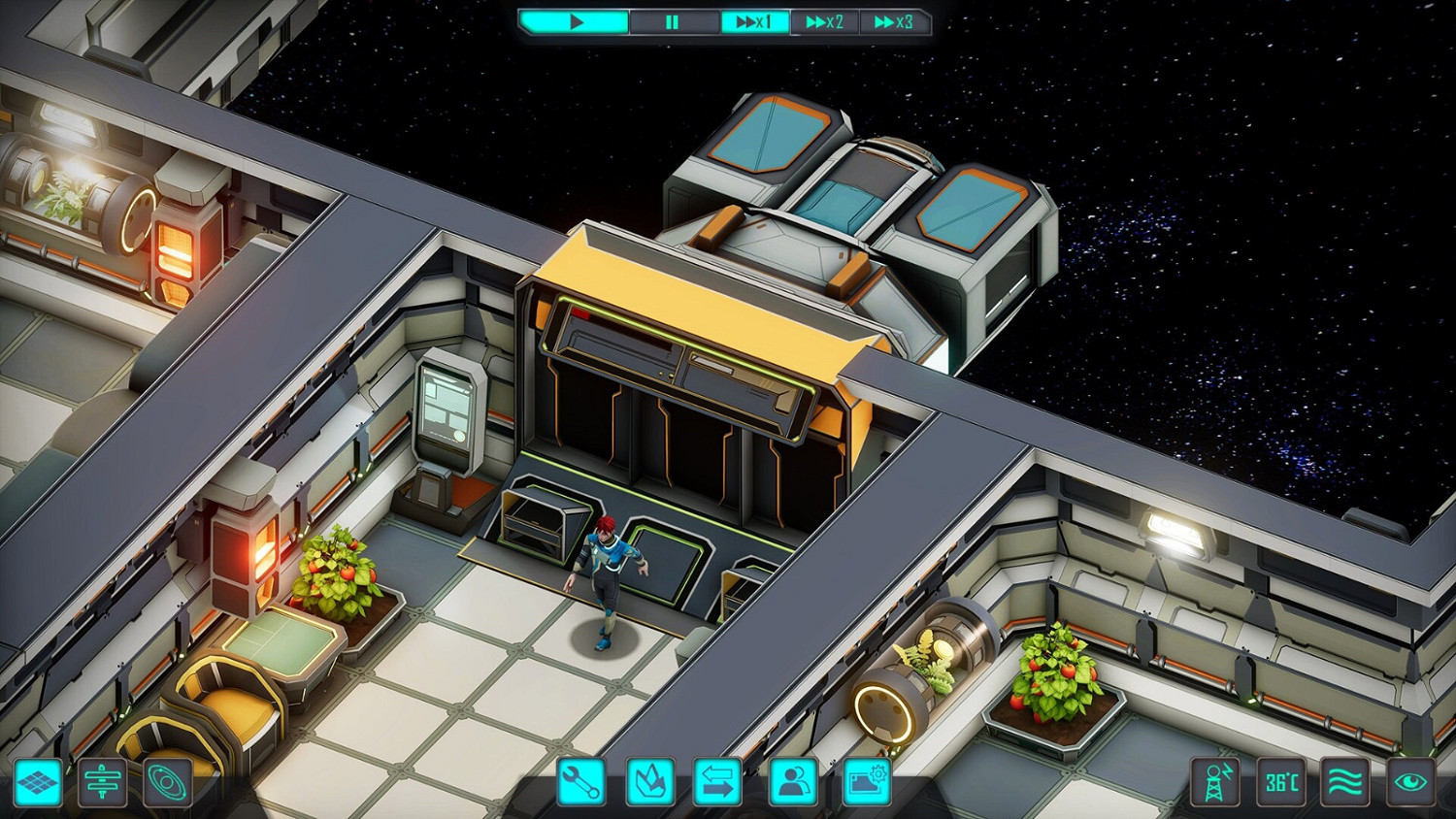Viewport: 1456px width, 819px height.
Task: Open the floor tiles build menu
Action: tap(39, 782)
